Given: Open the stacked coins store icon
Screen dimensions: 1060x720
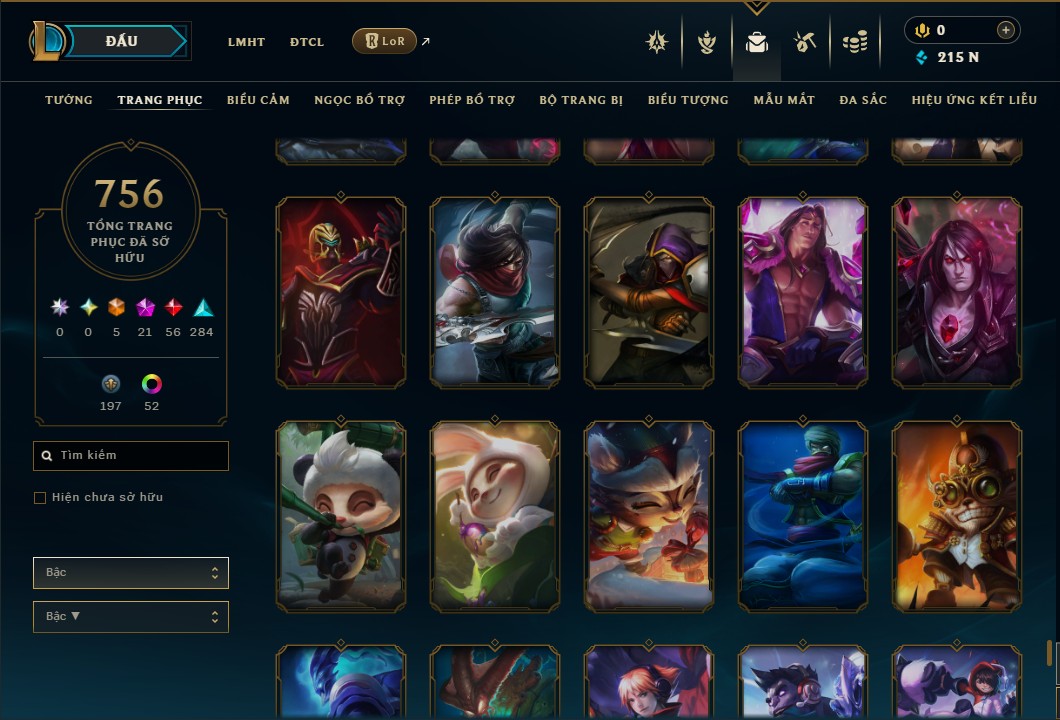Looking at the screenshot, I should 854,42.
